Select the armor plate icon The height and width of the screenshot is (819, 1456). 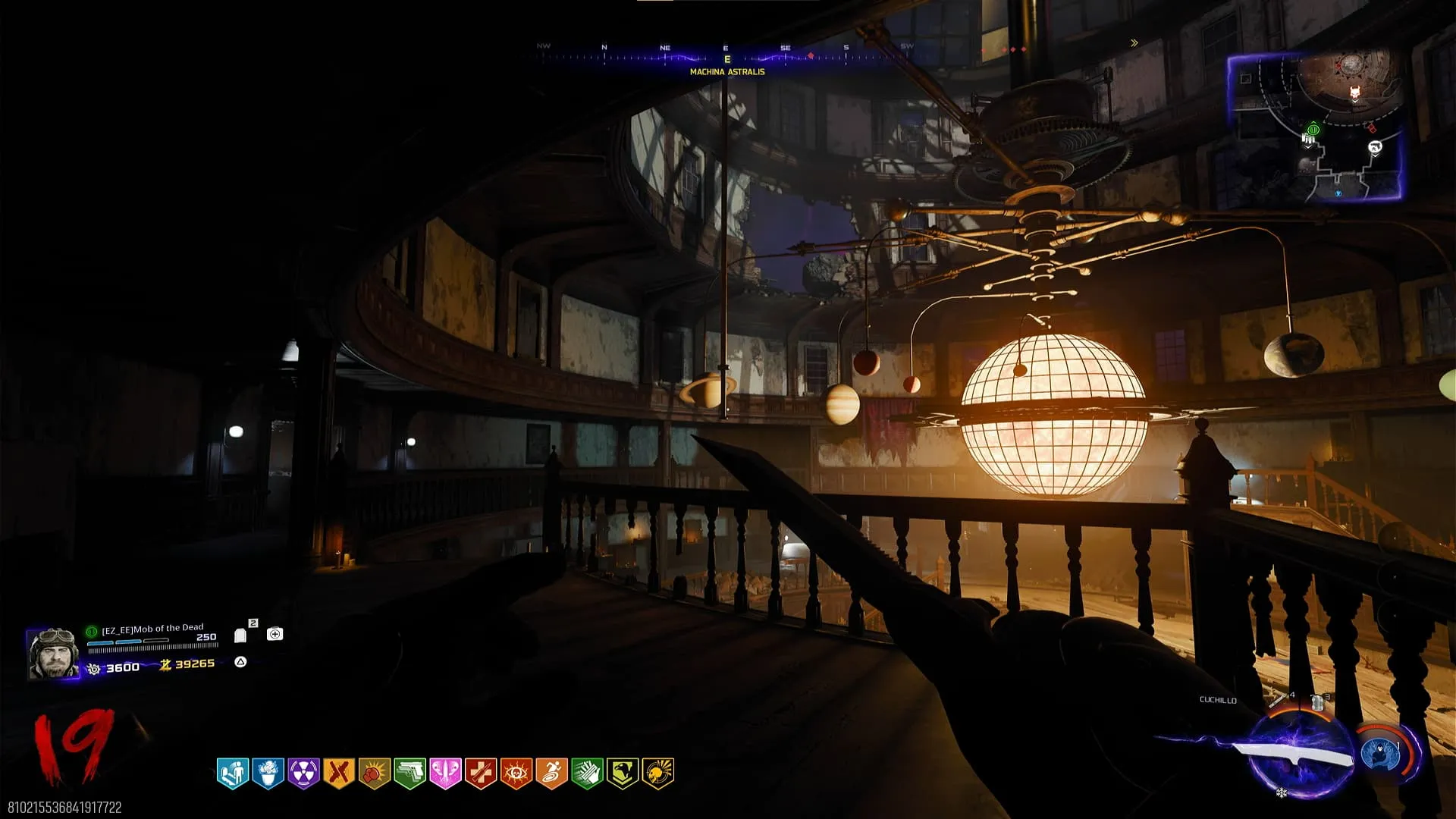[240, 635]
